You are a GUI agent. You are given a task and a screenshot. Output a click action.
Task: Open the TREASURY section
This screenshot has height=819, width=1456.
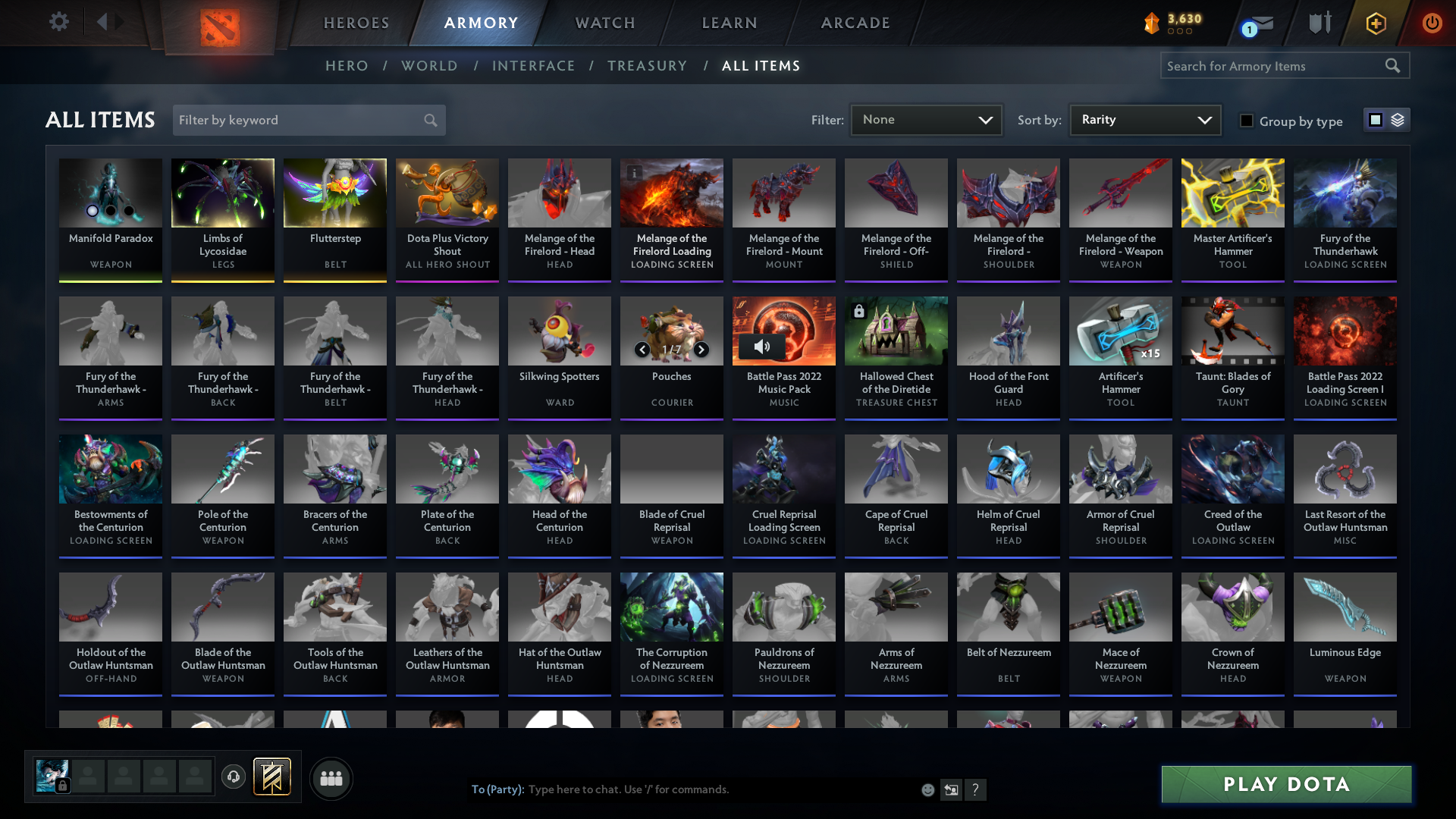[648, 66]
